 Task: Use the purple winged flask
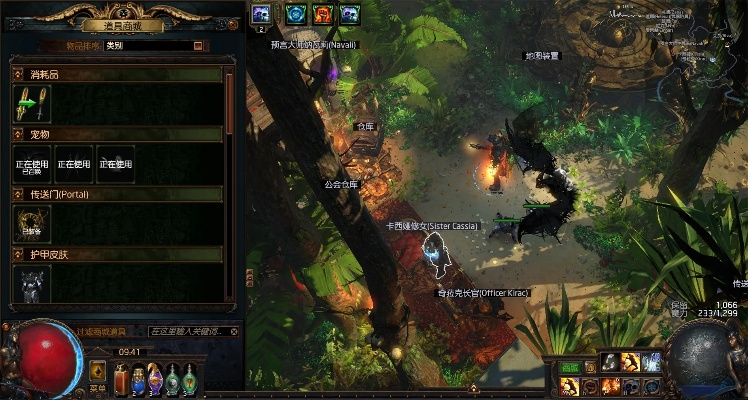pos(155,378)
